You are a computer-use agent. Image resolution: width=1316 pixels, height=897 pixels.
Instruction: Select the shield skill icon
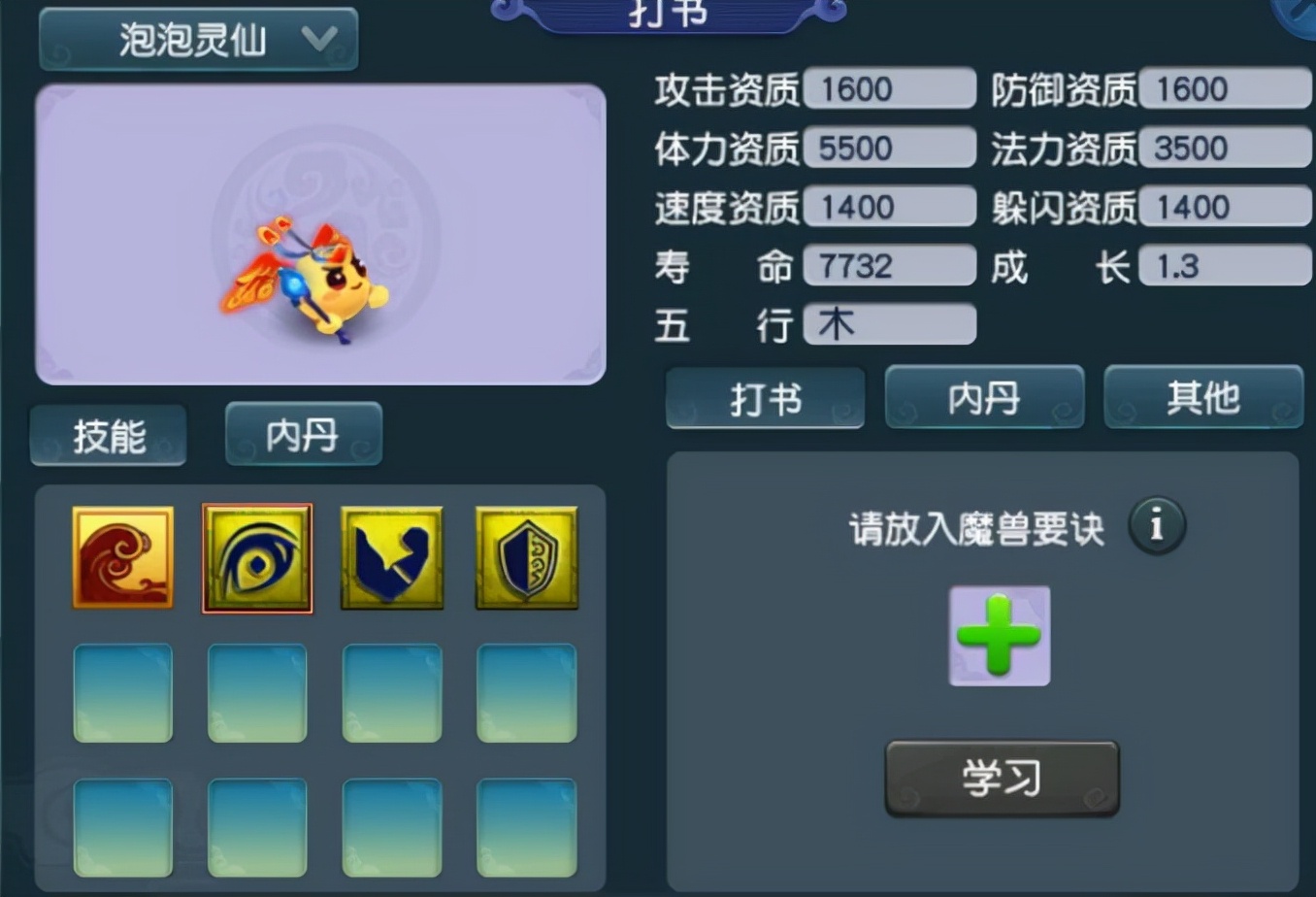[x=525, y=557]
